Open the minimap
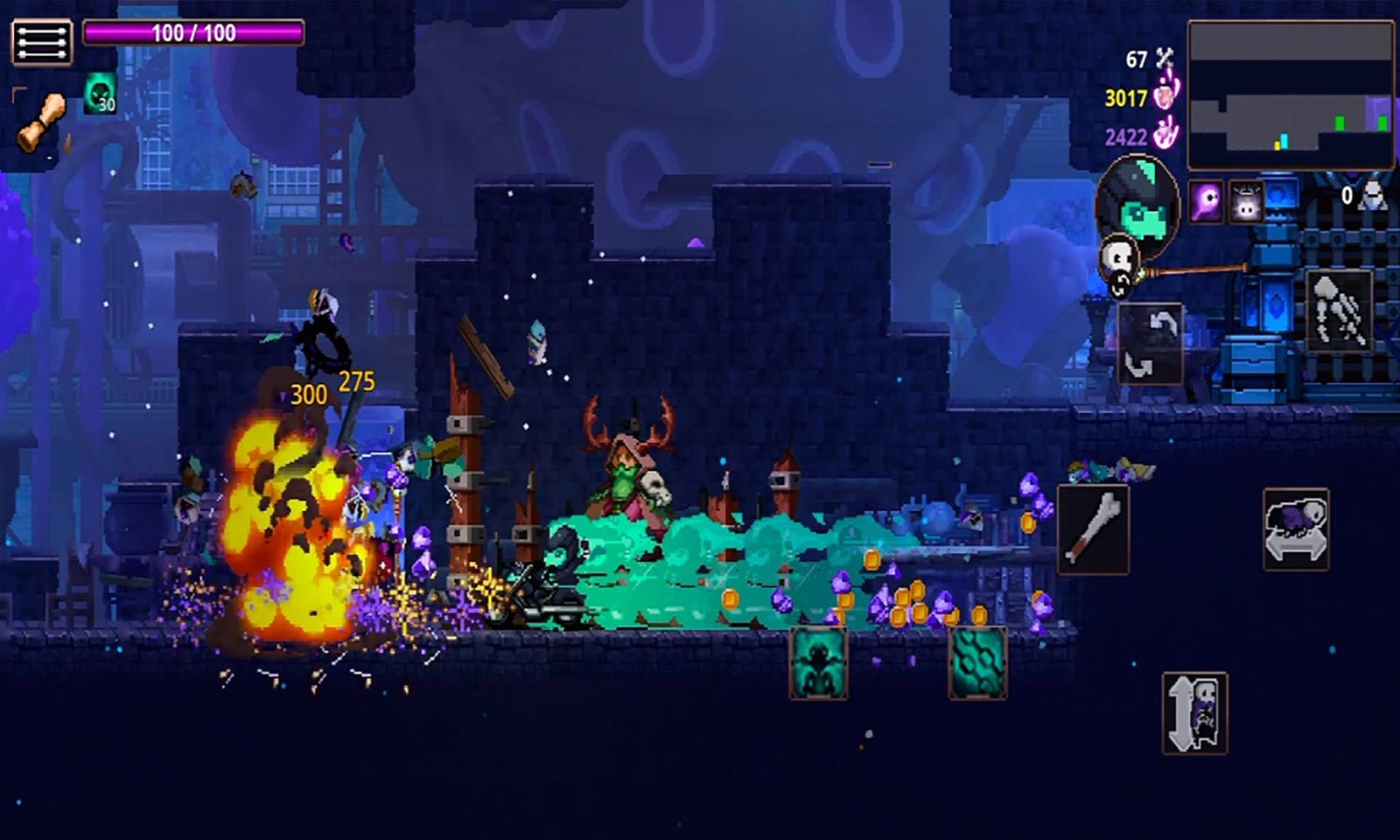 pos(1290,94)
